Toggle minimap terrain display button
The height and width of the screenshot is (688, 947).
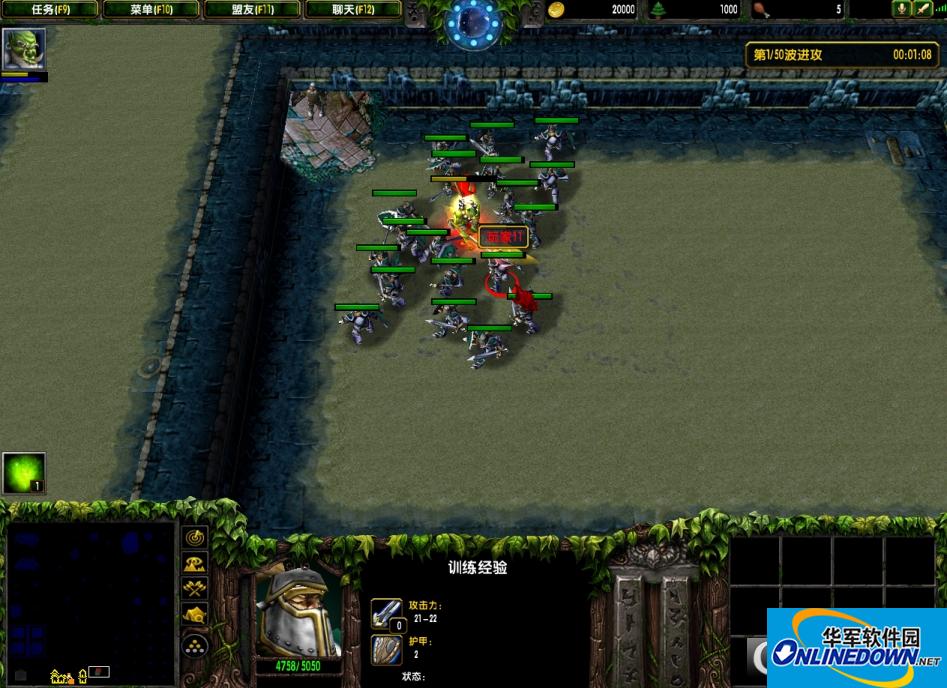195,564
